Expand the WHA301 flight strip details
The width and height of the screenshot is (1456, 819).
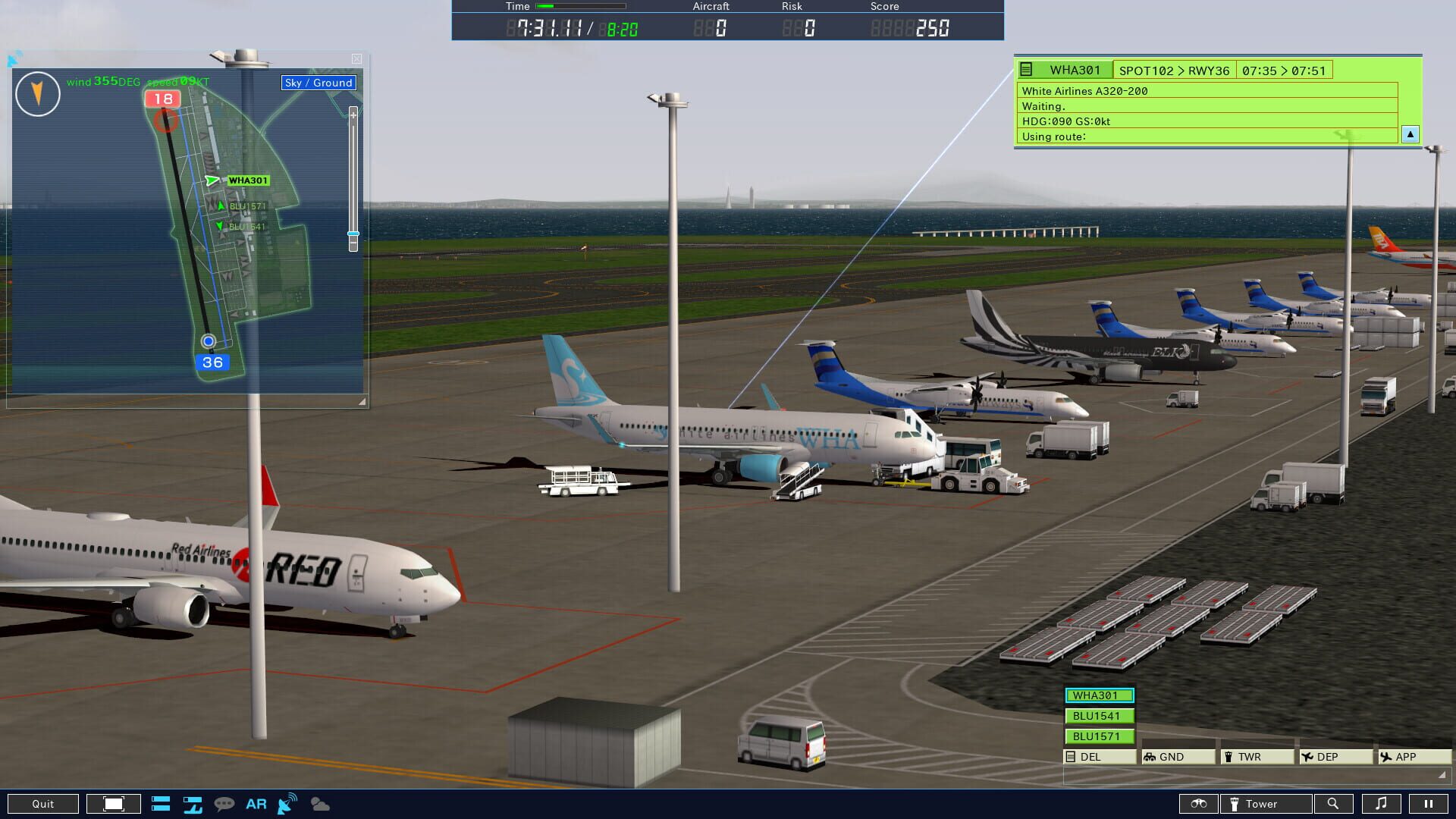click(1409, 133)
